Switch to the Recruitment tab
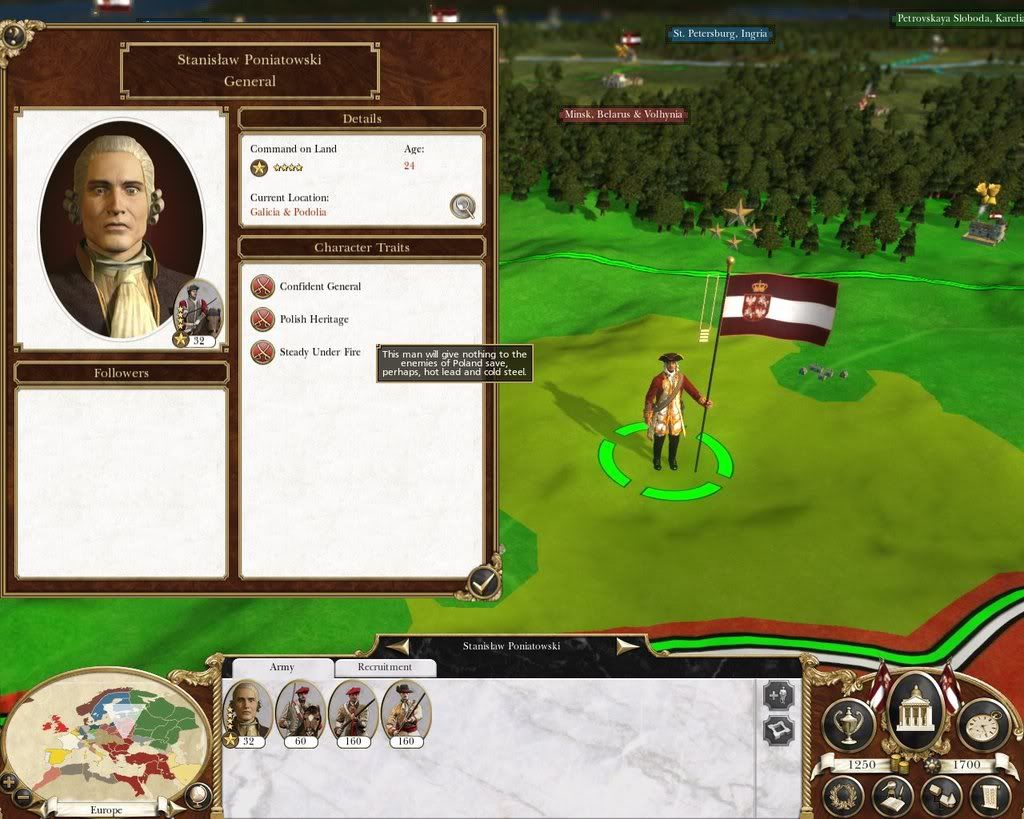The height and width of the screenshot is (819, 1024). [x=385, y=667]
